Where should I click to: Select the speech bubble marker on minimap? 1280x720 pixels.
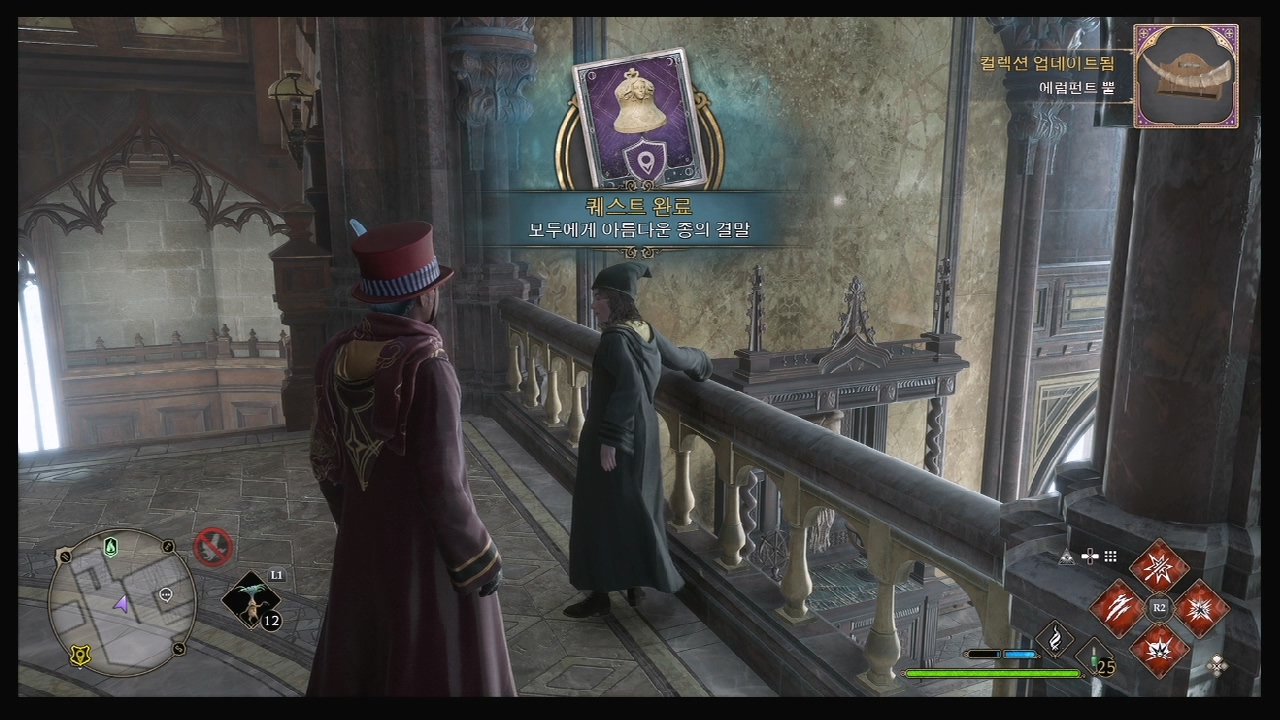click(166, 595)
